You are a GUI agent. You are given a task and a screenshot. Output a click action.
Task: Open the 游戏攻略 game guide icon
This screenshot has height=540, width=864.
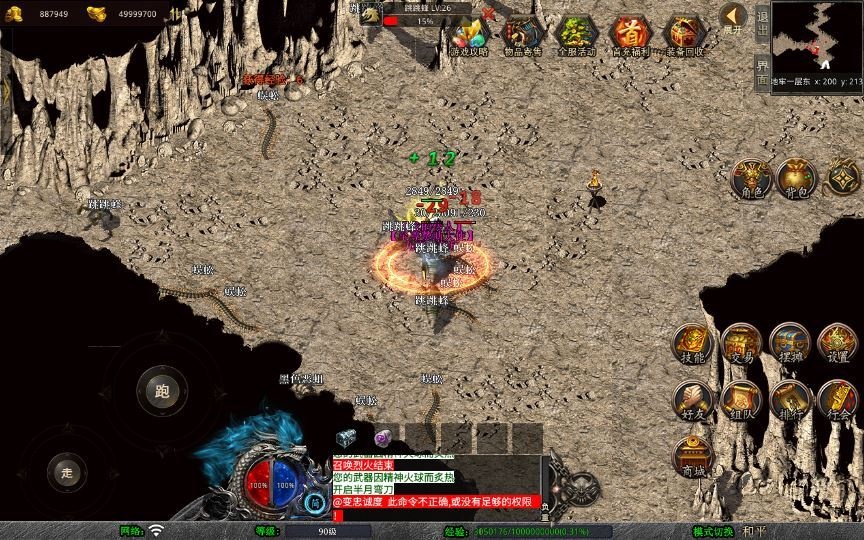click(x=470, y=34)
